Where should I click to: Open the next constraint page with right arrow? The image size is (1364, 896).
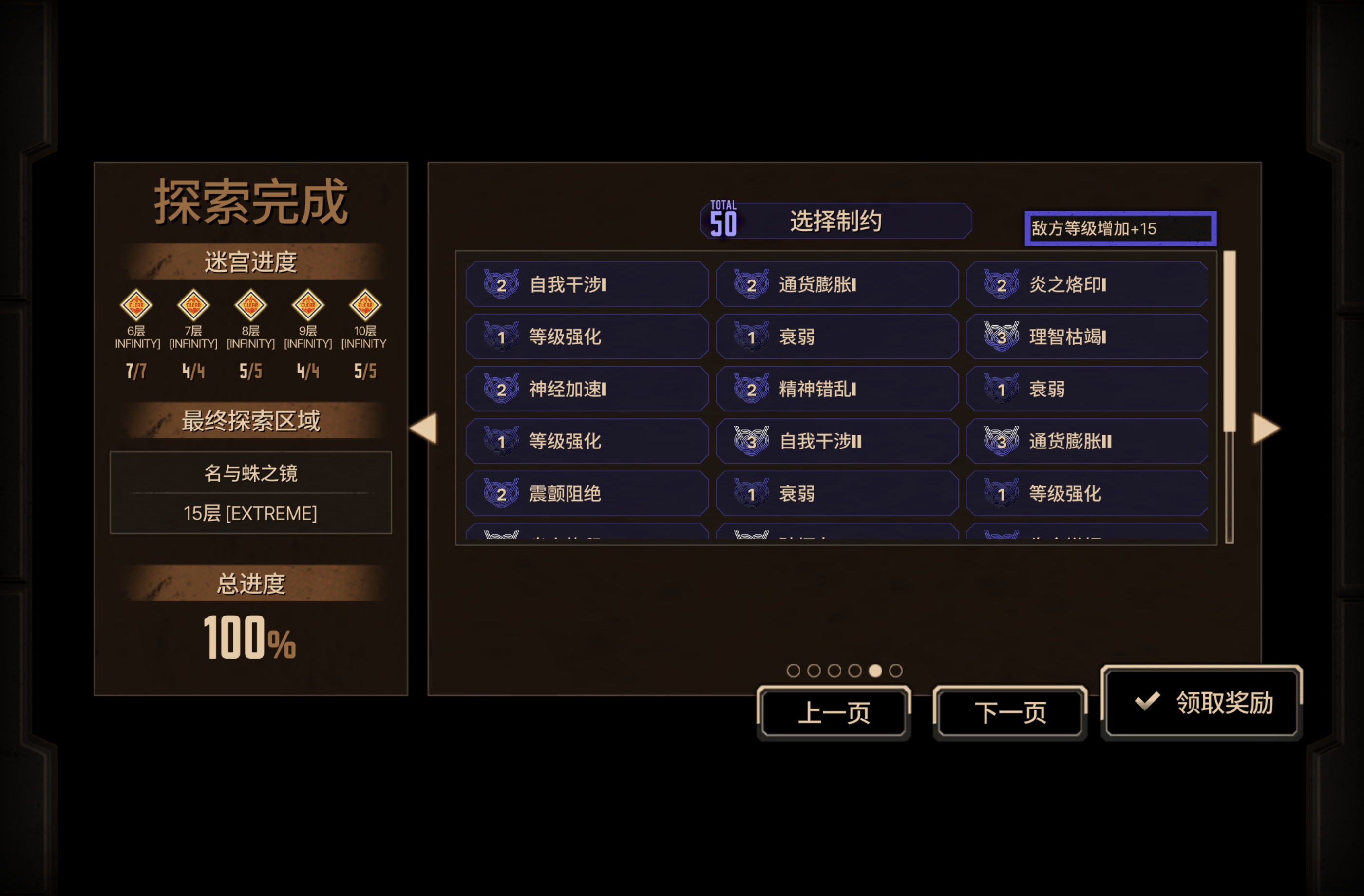tap(1267, 429)
